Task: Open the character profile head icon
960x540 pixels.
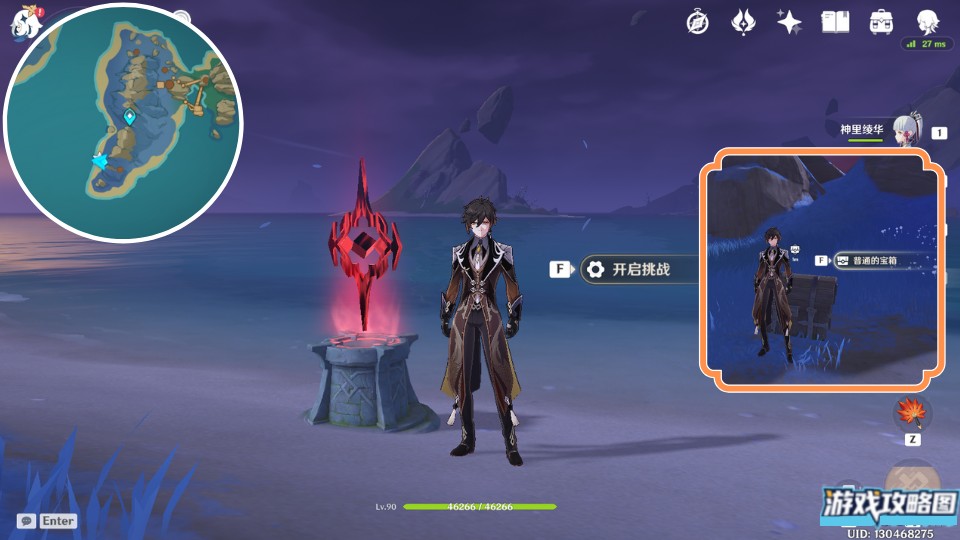Action: coord(927,22)
